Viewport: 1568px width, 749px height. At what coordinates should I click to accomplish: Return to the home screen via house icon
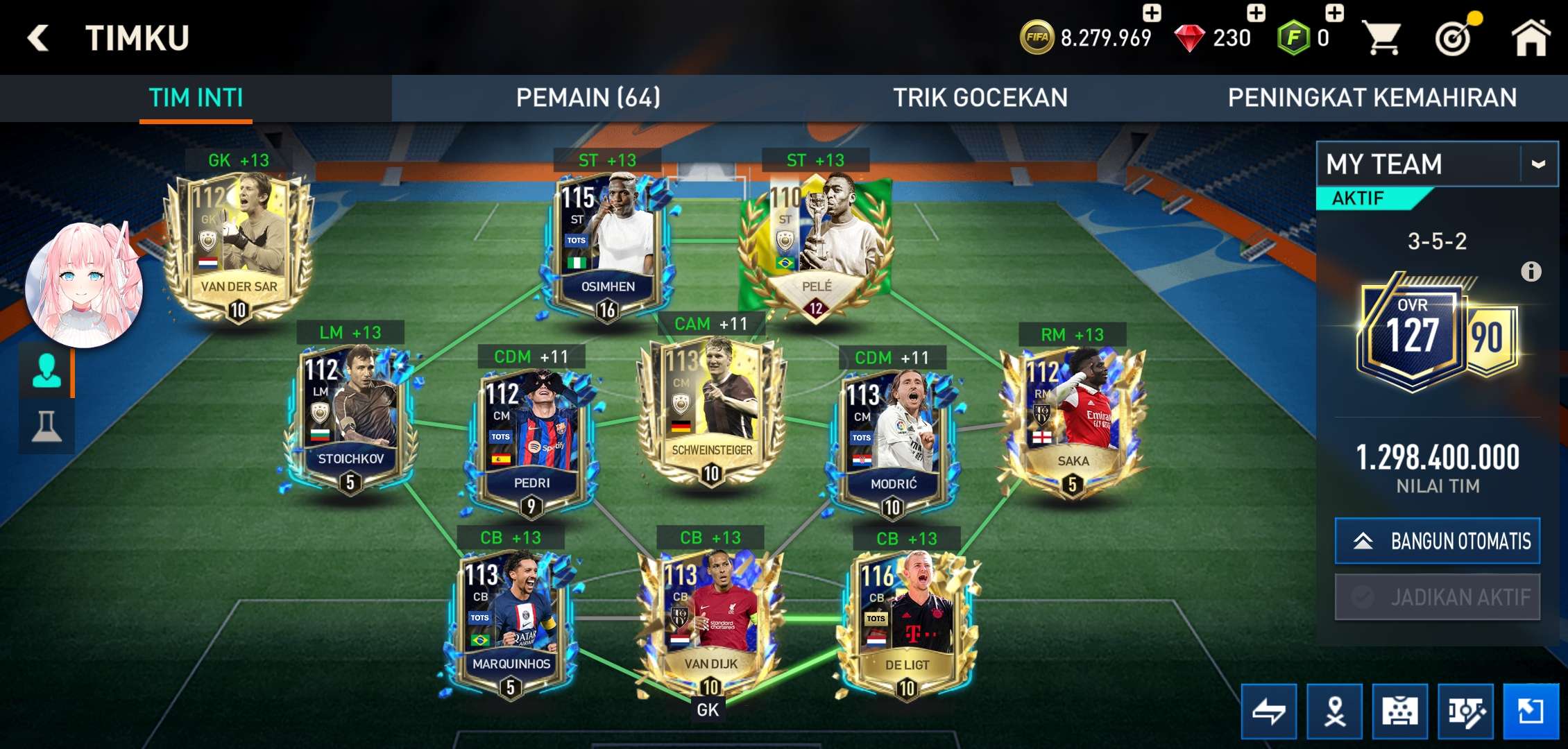tap(1530, 37)
